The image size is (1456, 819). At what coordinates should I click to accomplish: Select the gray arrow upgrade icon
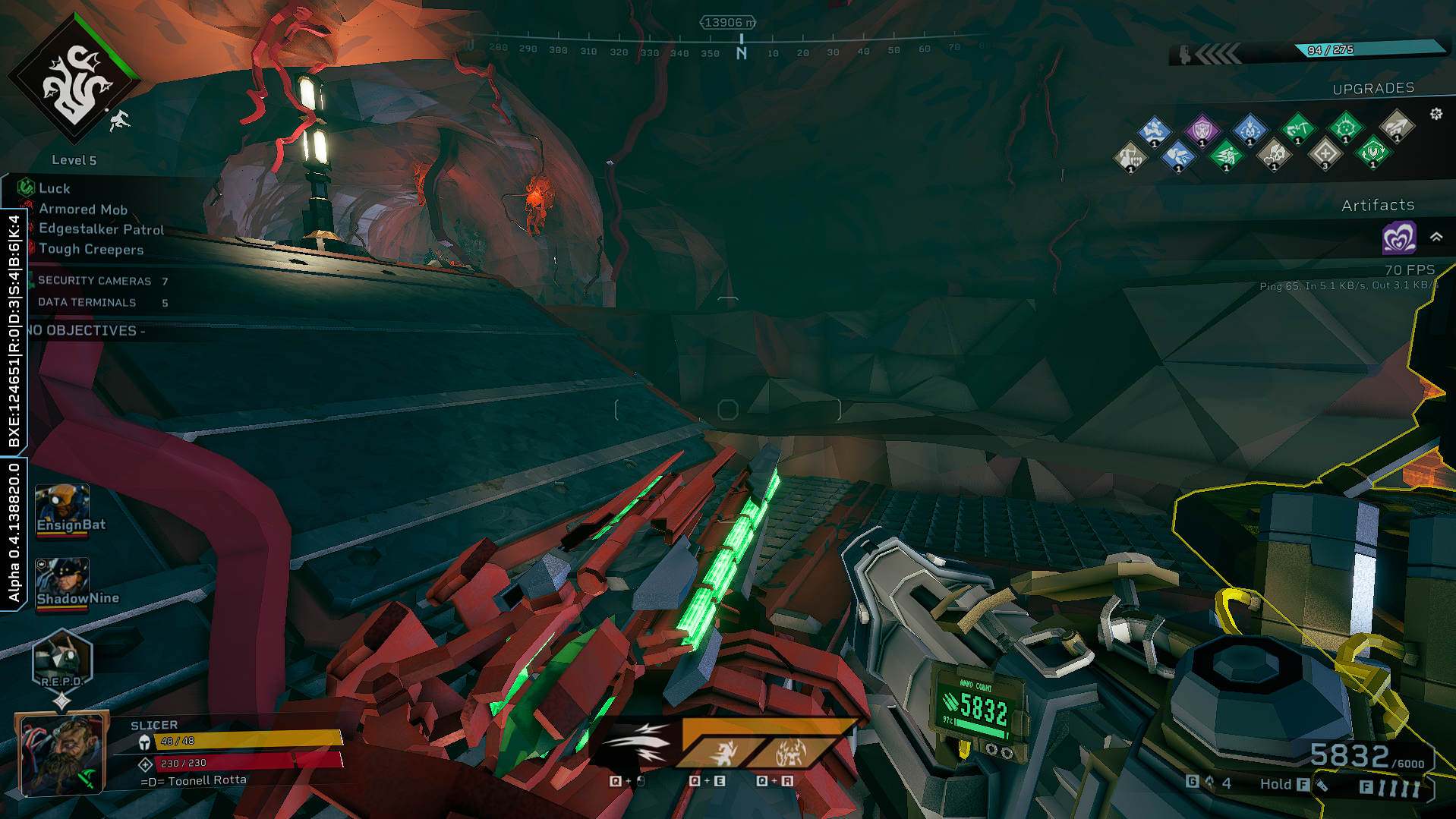tap(1395, 125)
